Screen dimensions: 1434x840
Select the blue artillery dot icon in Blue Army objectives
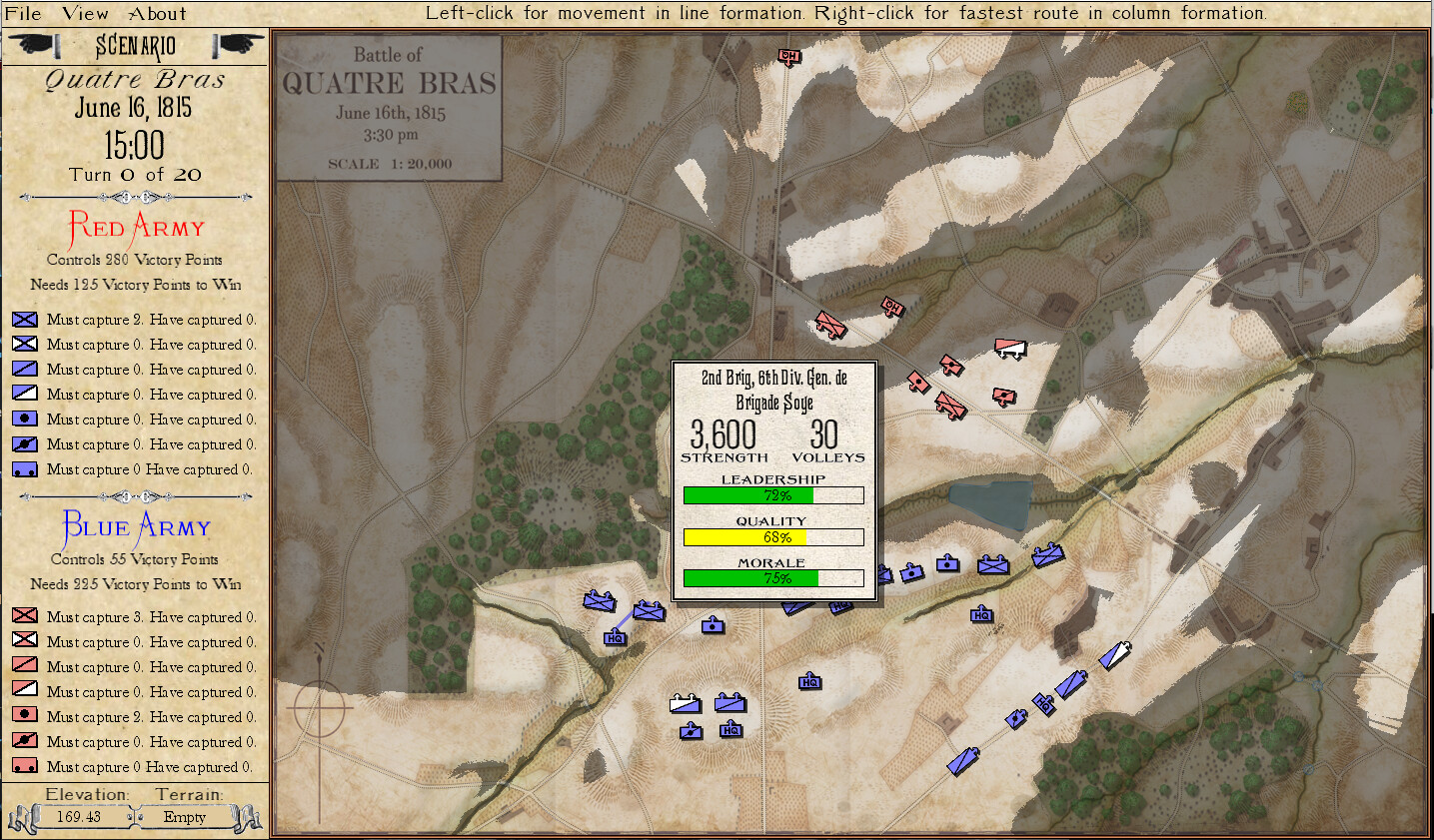click(25, 419)
